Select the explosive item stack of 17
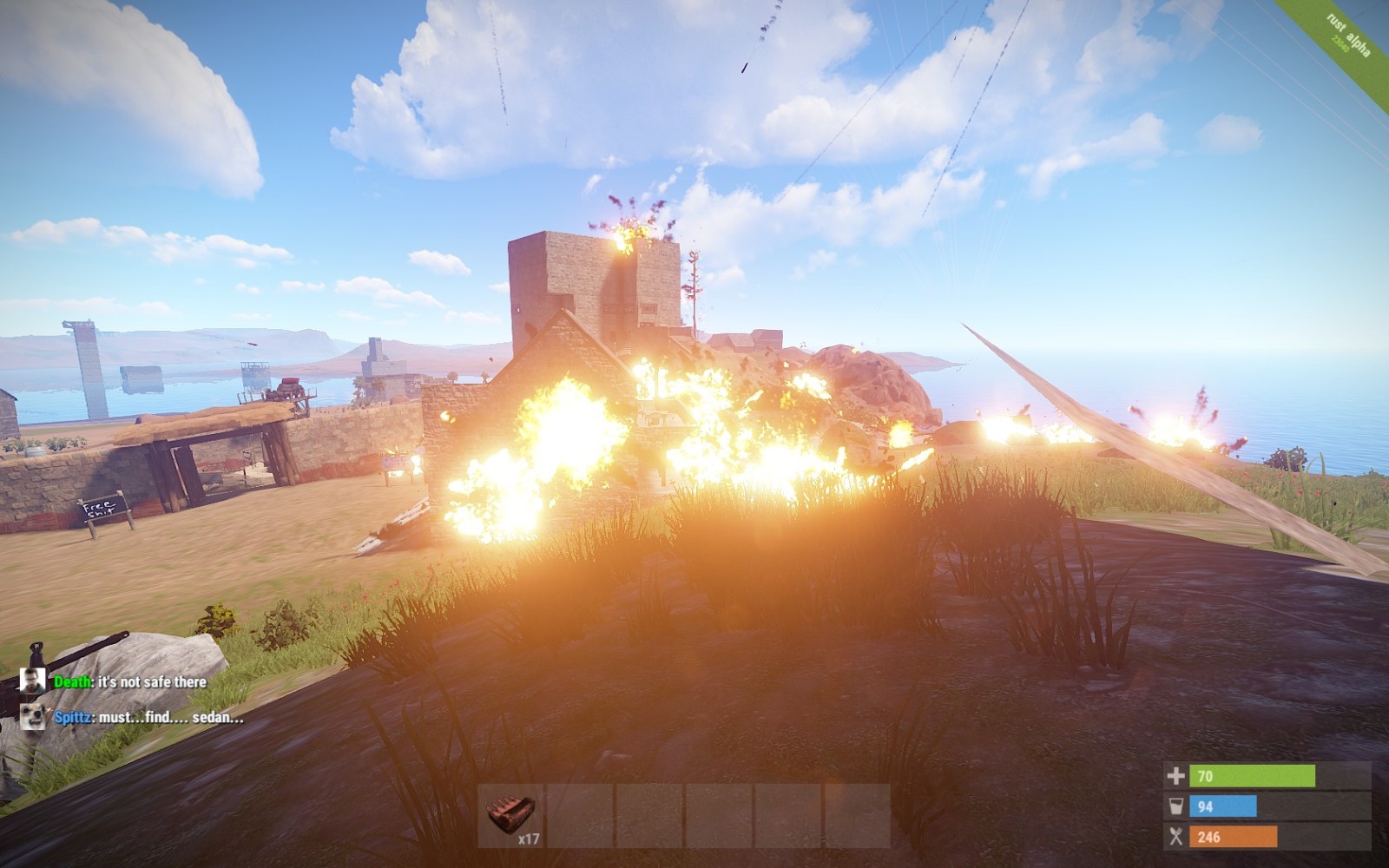 (x=510, y=816)
